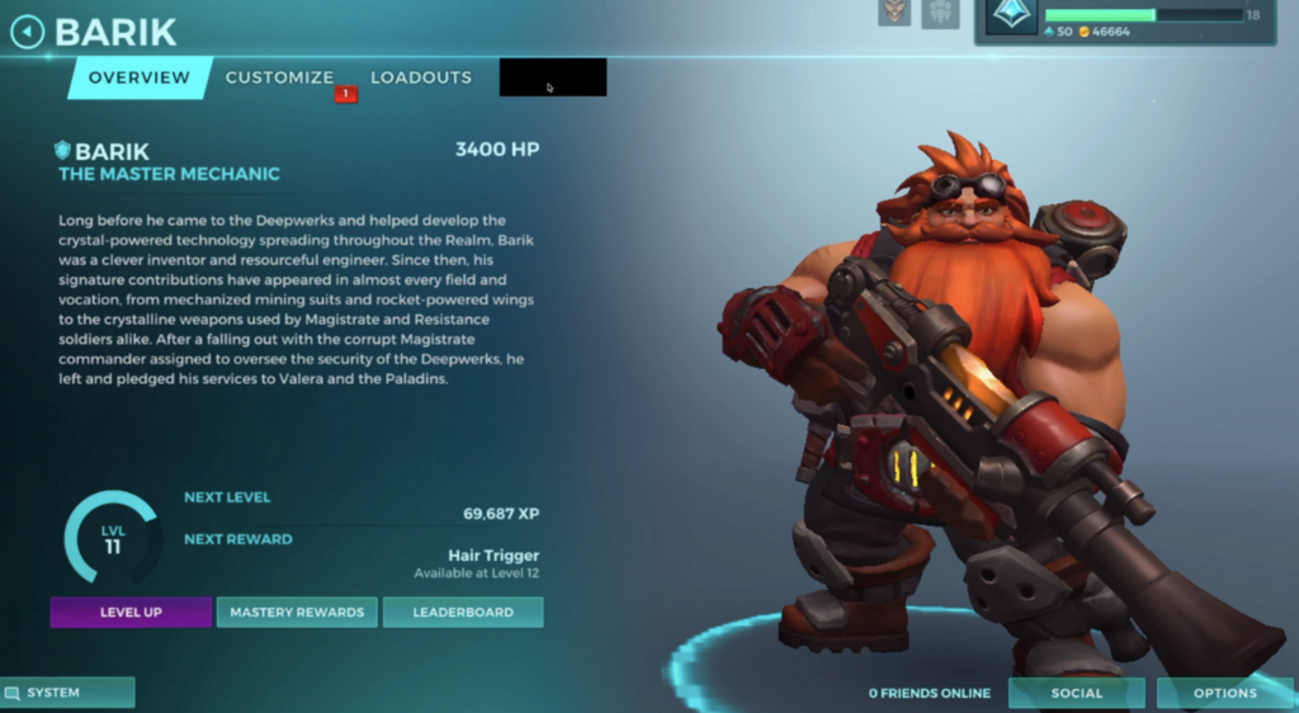Open the party group icon

940,13
